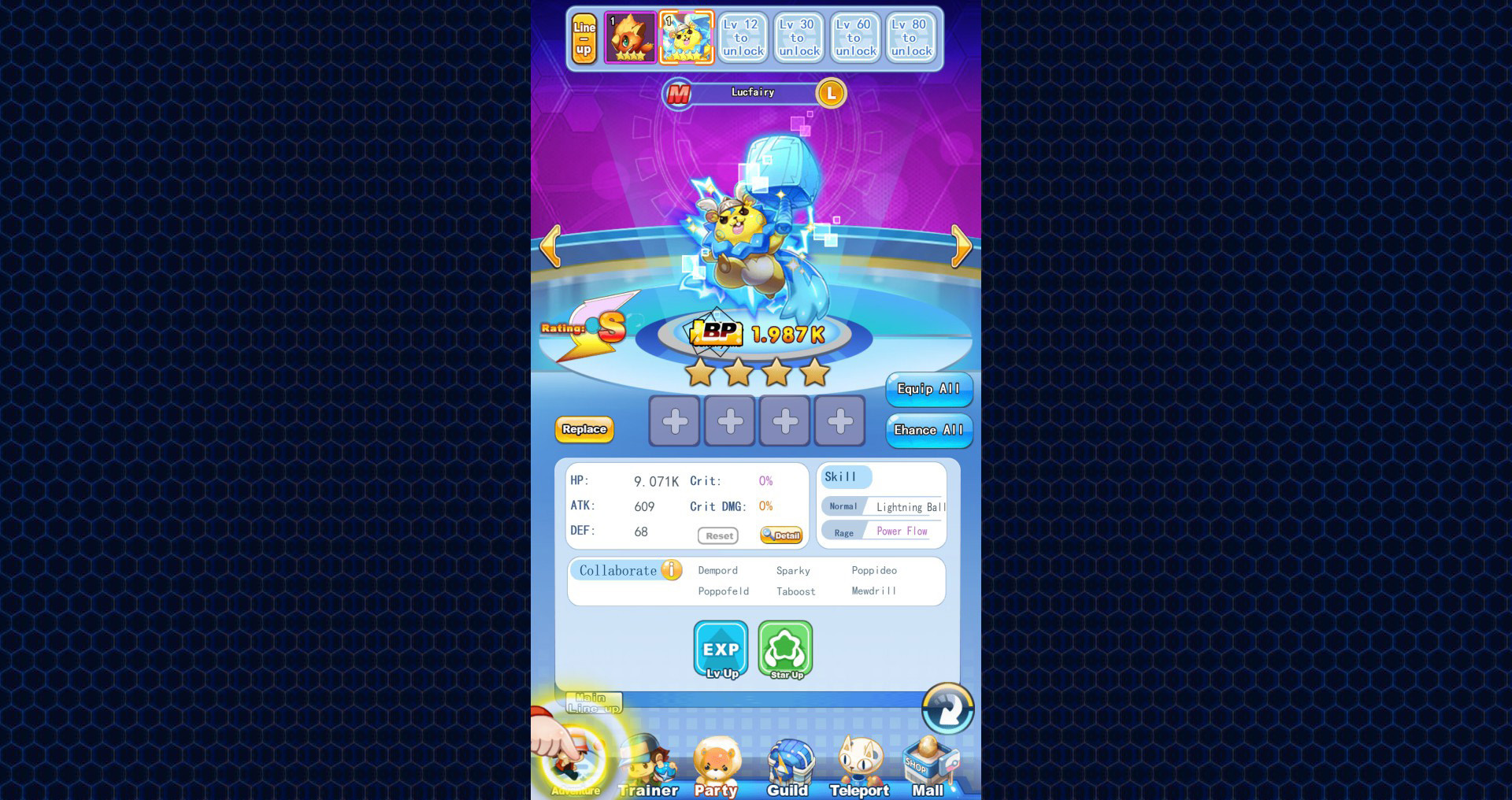
Task: Go back using the left arrow
Action: [x=551, y=246]
